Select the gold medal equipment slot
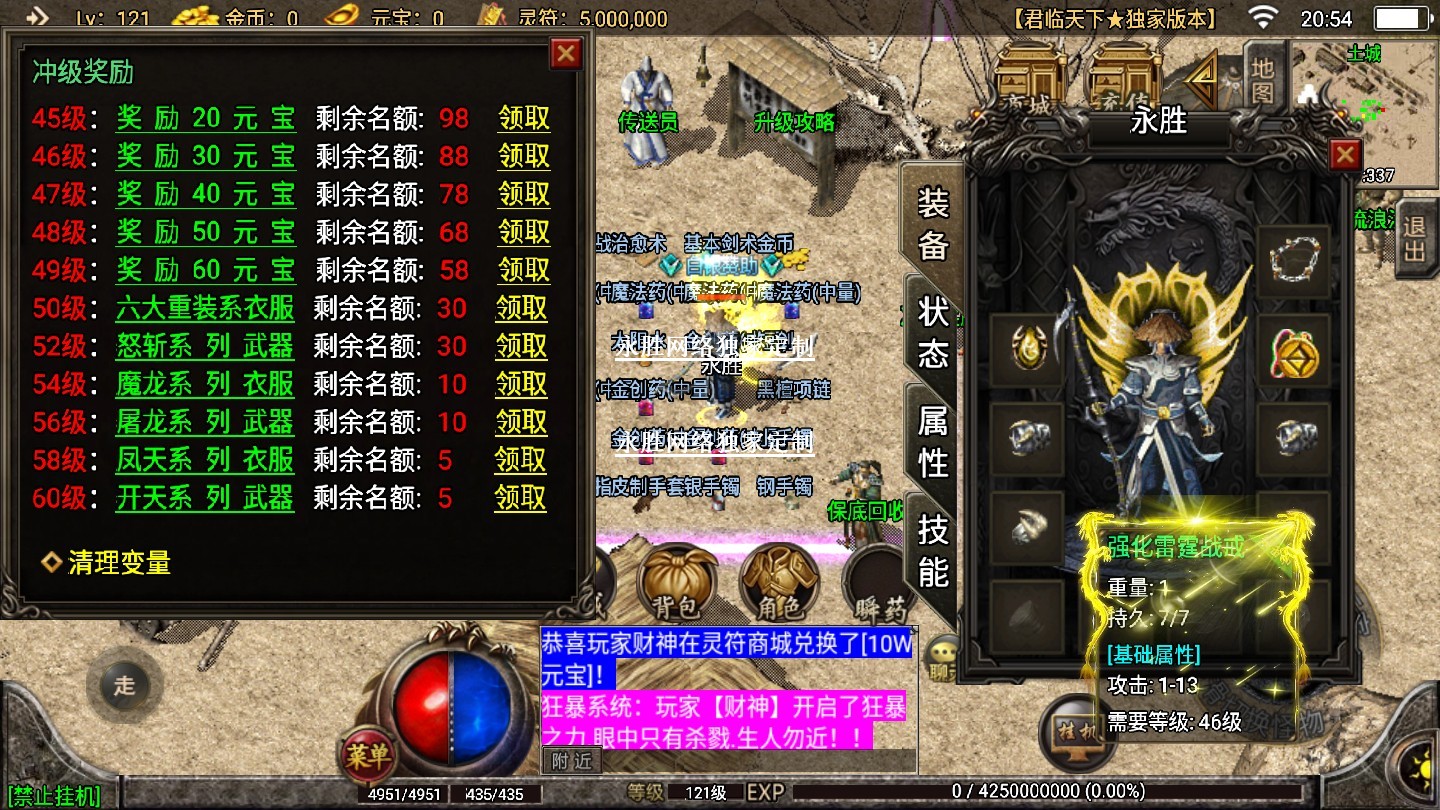Image resolution: width=1440 pixels, height=810 pixels. 1293,352
